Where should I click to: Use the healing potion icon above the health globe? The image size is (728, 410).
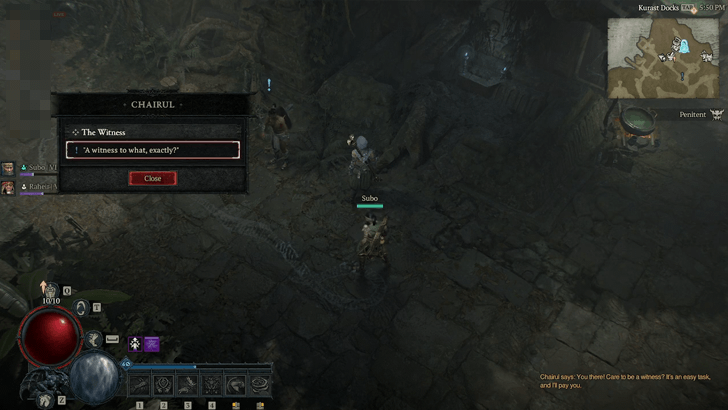pos(50,290)
